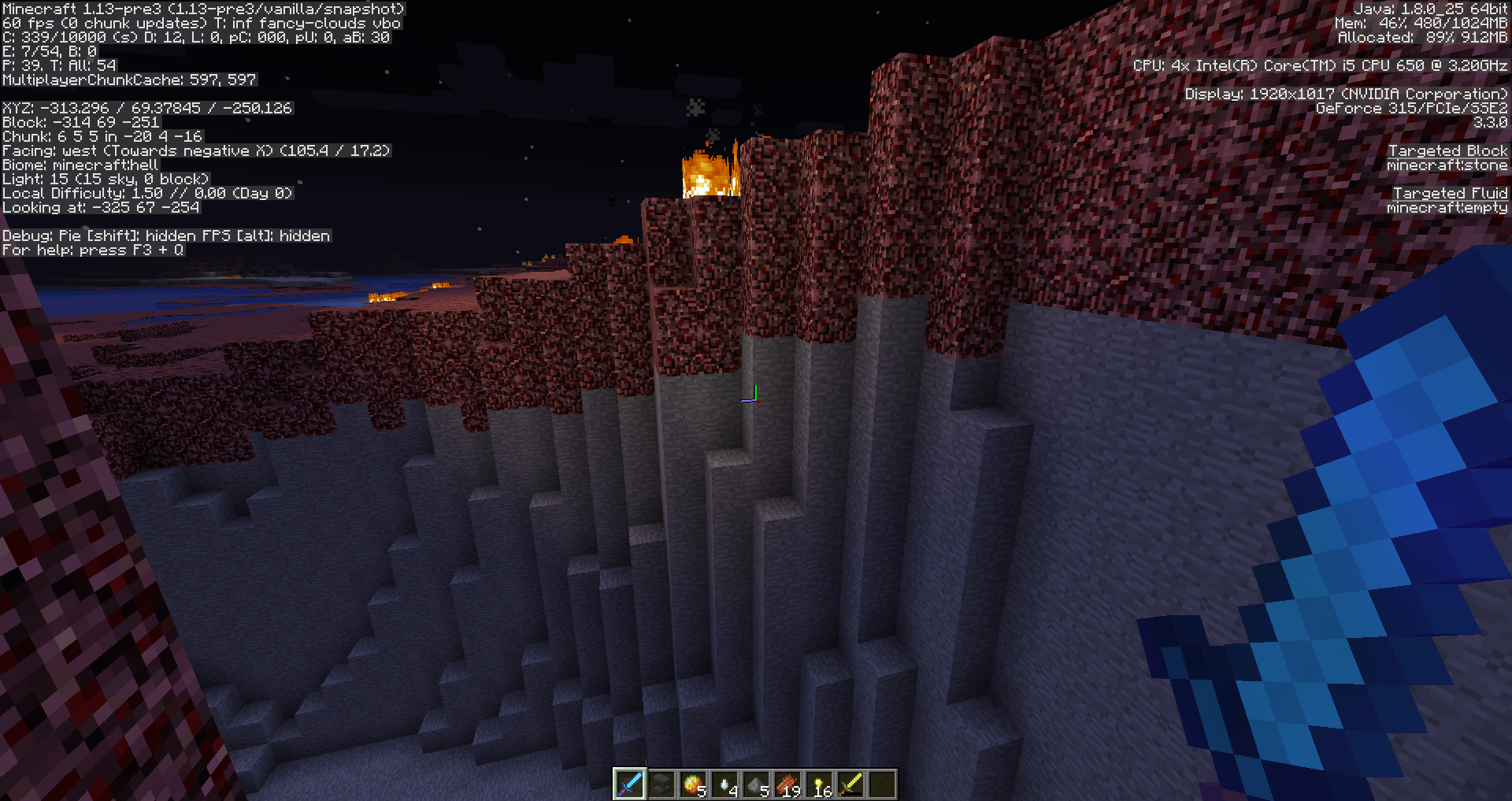Image resolution: width=1512 pixels, height=801 pixels.
Task: Select the diamond sword hotbar slot
Action: coord(630,784)
